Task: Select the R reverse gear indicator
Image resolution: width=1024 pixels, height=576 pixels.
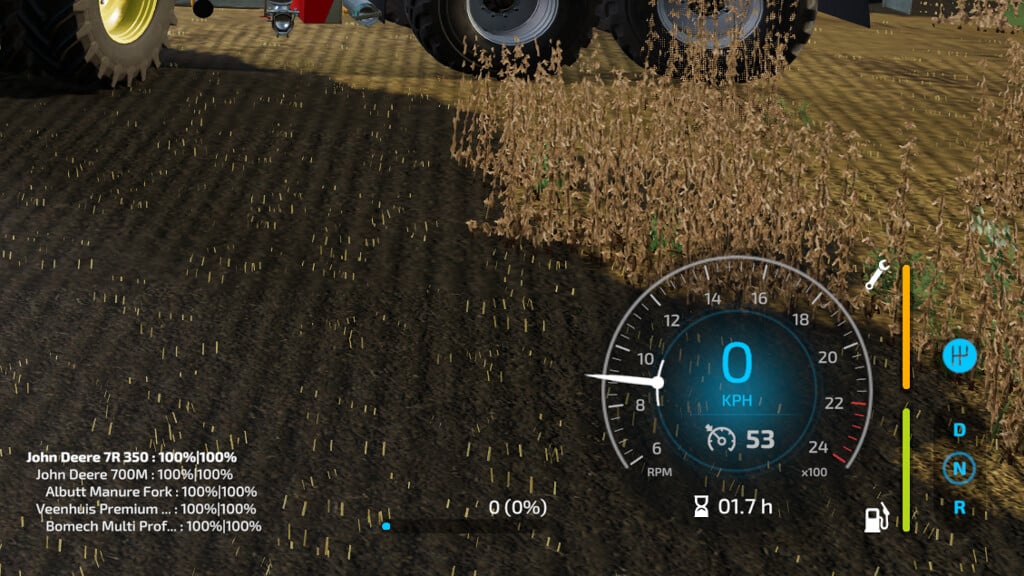Action: tap(959, 507)
